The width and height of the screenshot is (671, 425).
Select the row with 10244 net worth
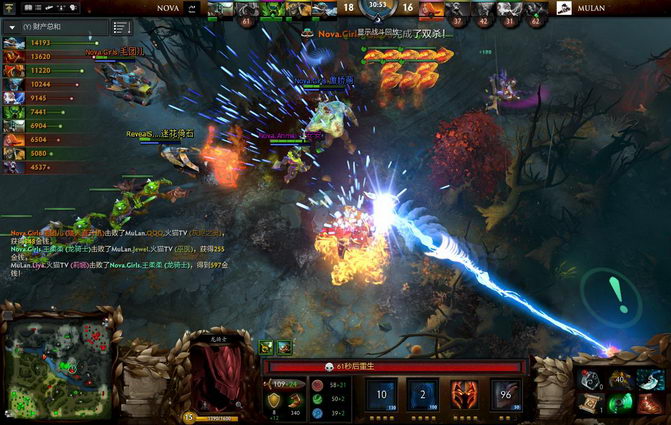pos(30,85)
